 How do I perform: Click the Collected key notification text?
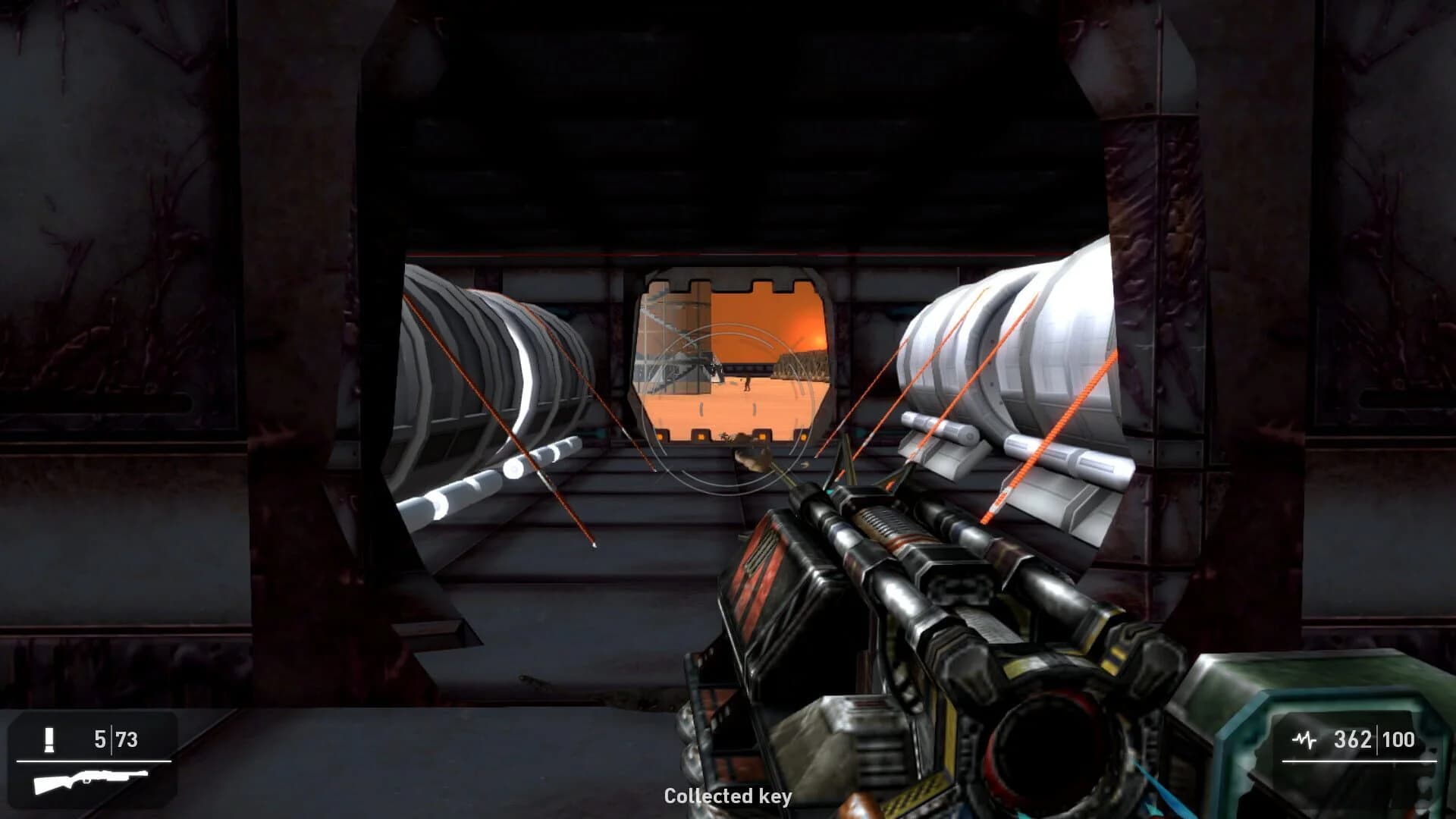pyautogui.click(x=727, y=797)
